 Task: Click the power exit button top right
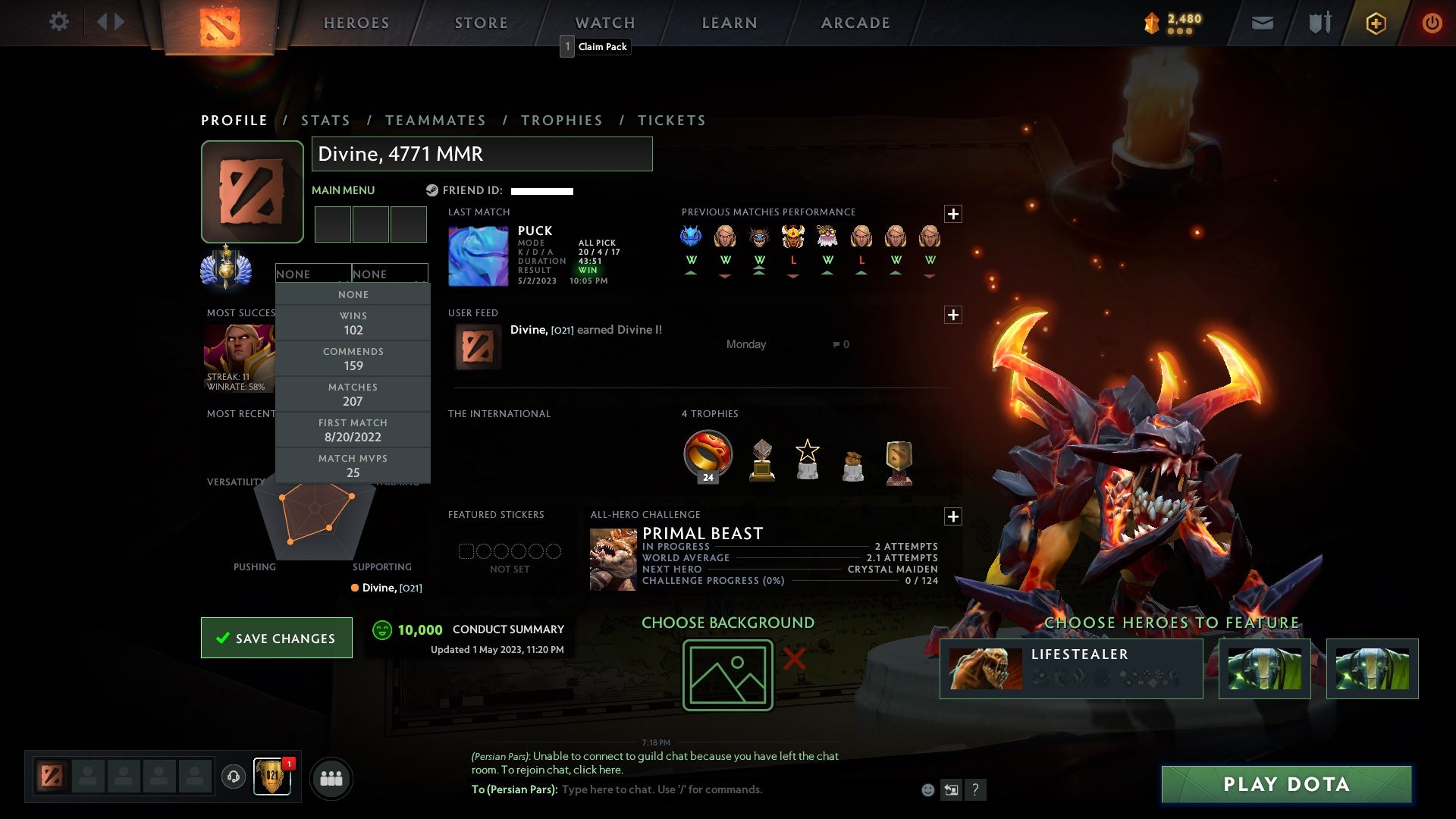pos(1432,23)
